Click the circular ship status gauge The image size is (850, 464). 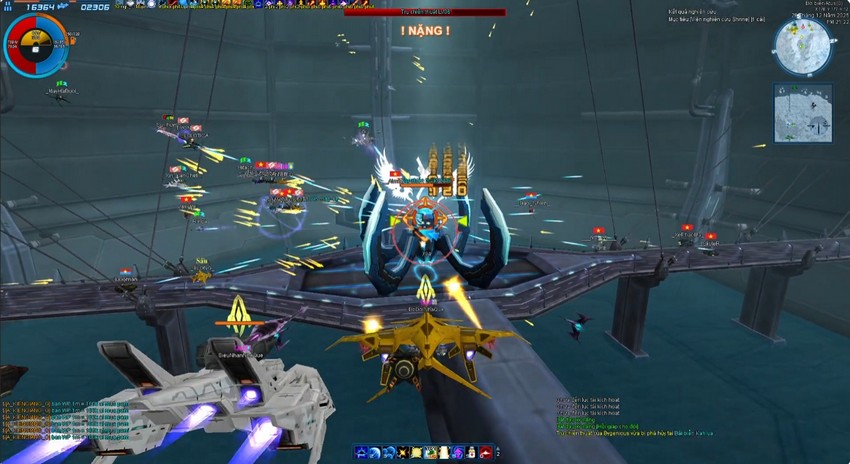(x=35, y=45)
